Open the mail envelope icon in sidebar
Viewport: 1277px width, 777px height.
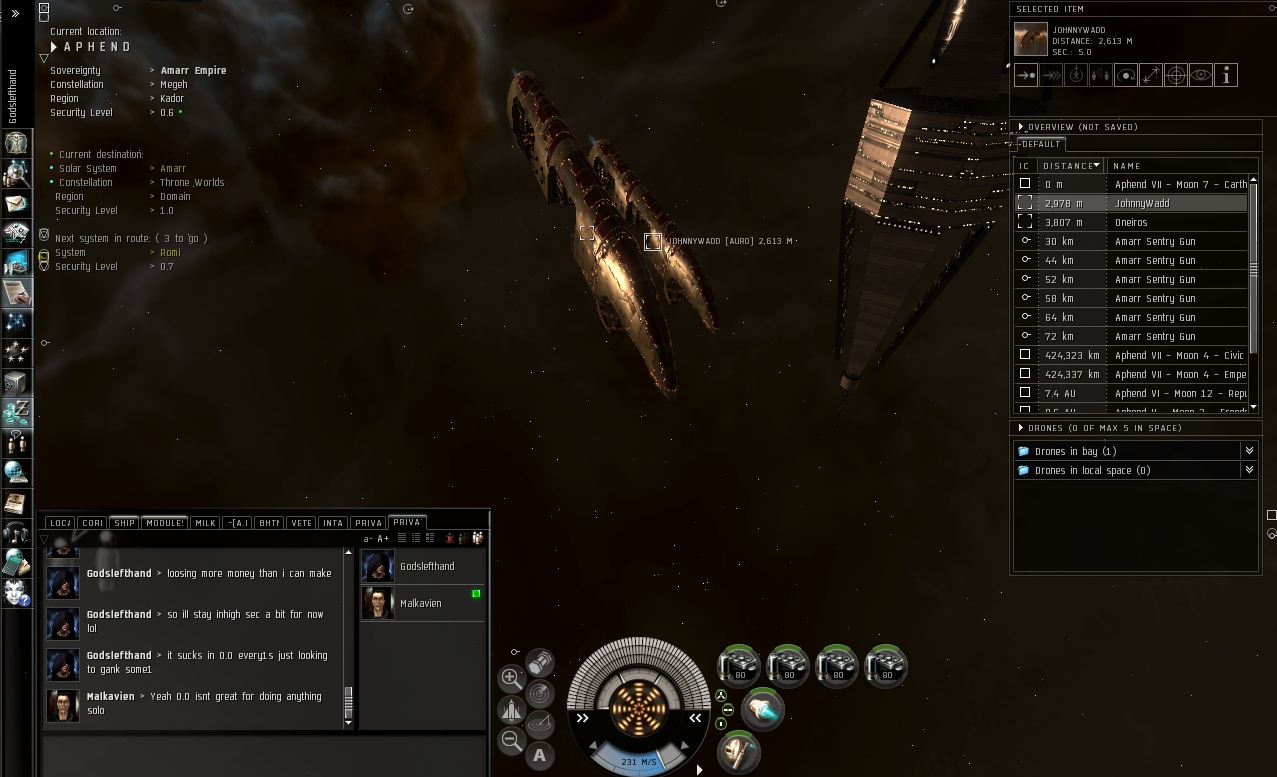coord(17,203)
